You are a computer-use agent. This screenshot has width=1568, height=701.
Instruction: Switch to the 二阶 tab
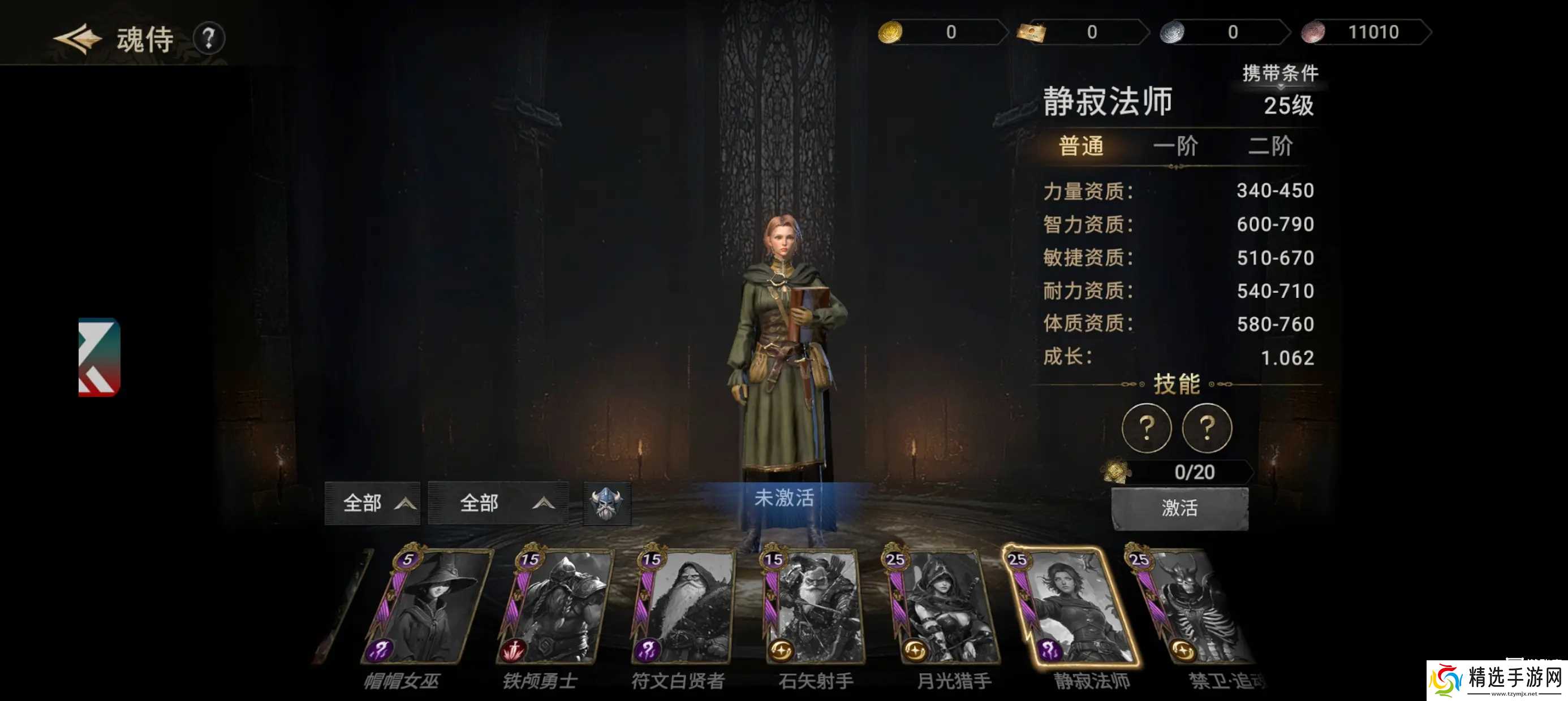[1270, 146]
